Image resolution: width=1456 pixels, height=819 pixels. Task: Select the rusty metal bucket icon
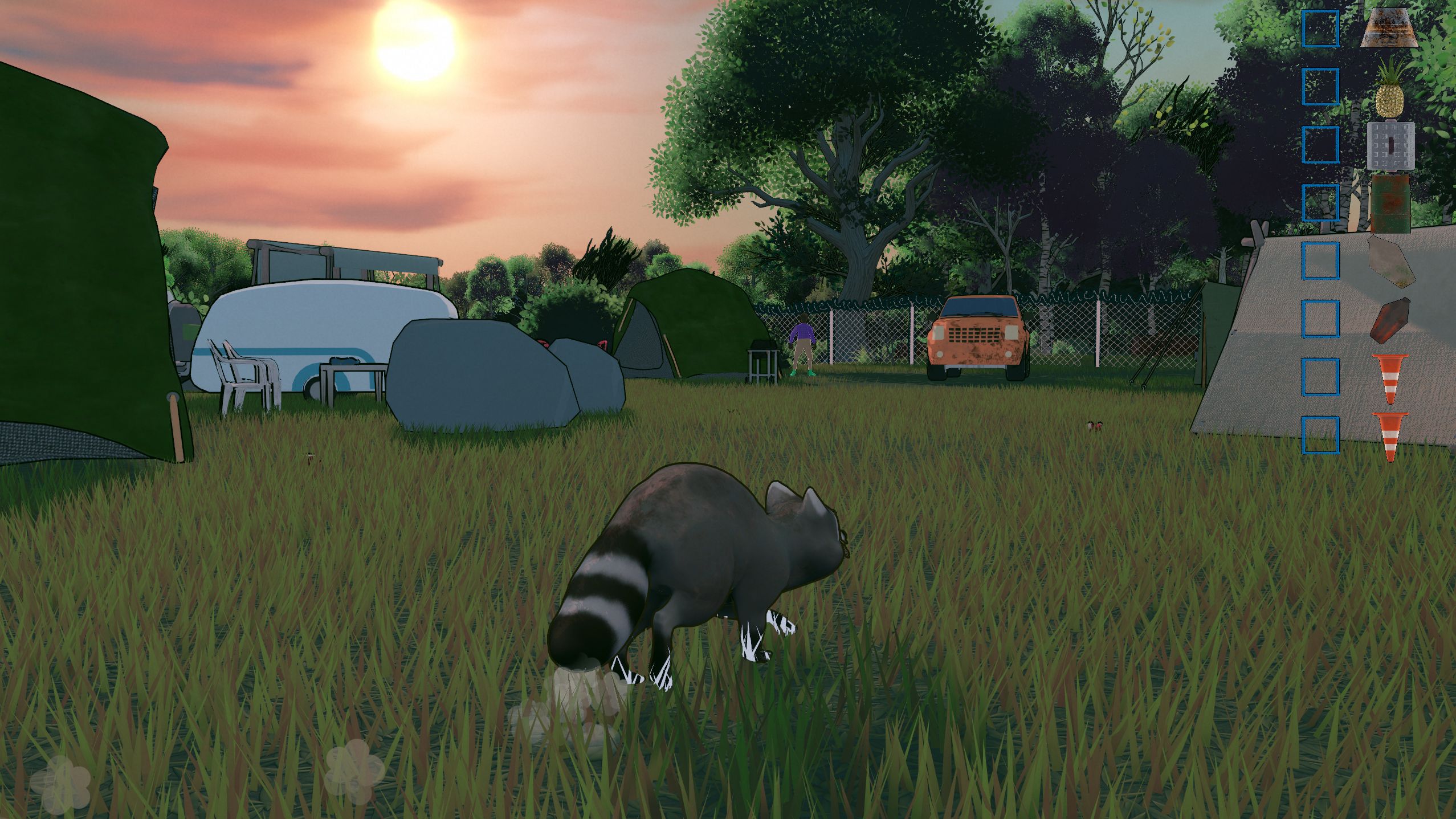click(1389, 28)
